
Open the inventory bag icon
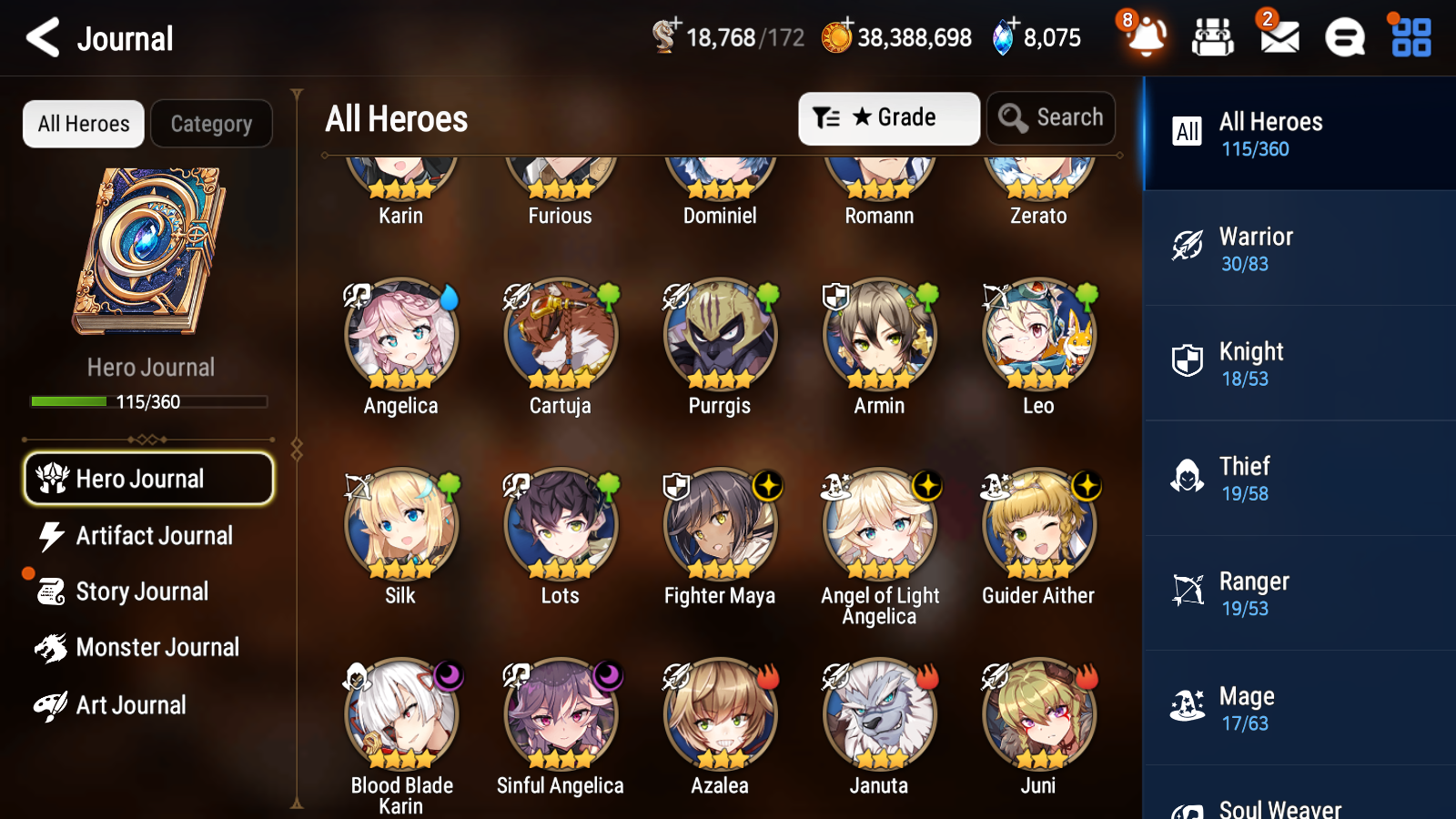pyautogui.click(x=1212, y=37)
